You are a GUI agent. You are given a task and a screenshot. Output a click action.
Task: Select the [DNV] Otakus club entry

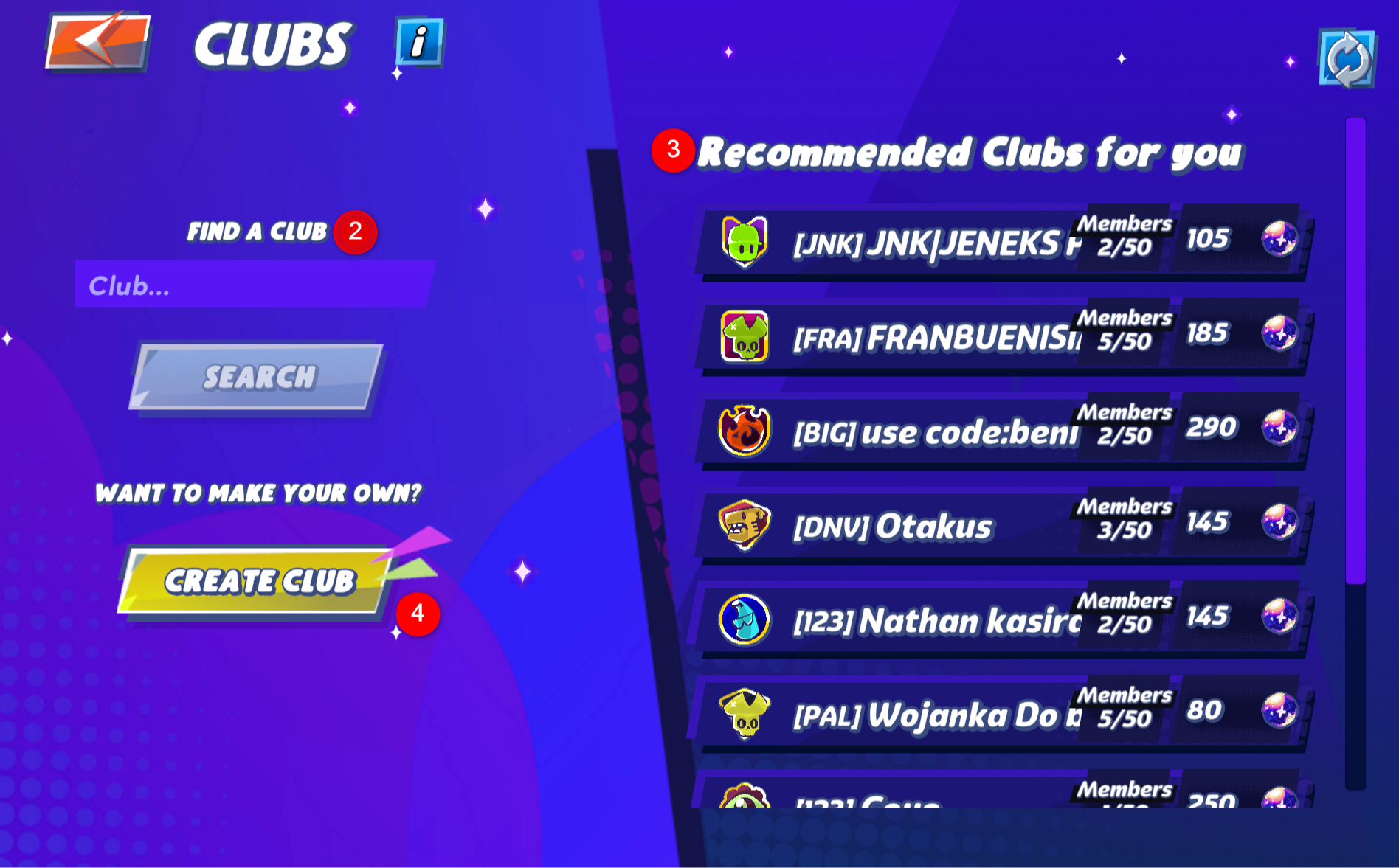(959, 525)
